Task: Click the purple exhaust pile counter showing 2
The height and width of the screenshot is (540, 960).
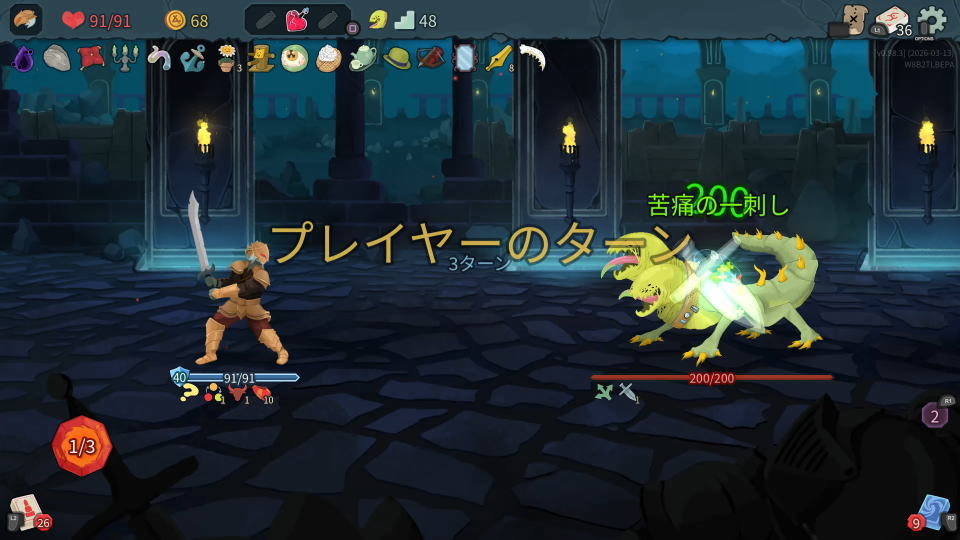Action: pos(935,414)
